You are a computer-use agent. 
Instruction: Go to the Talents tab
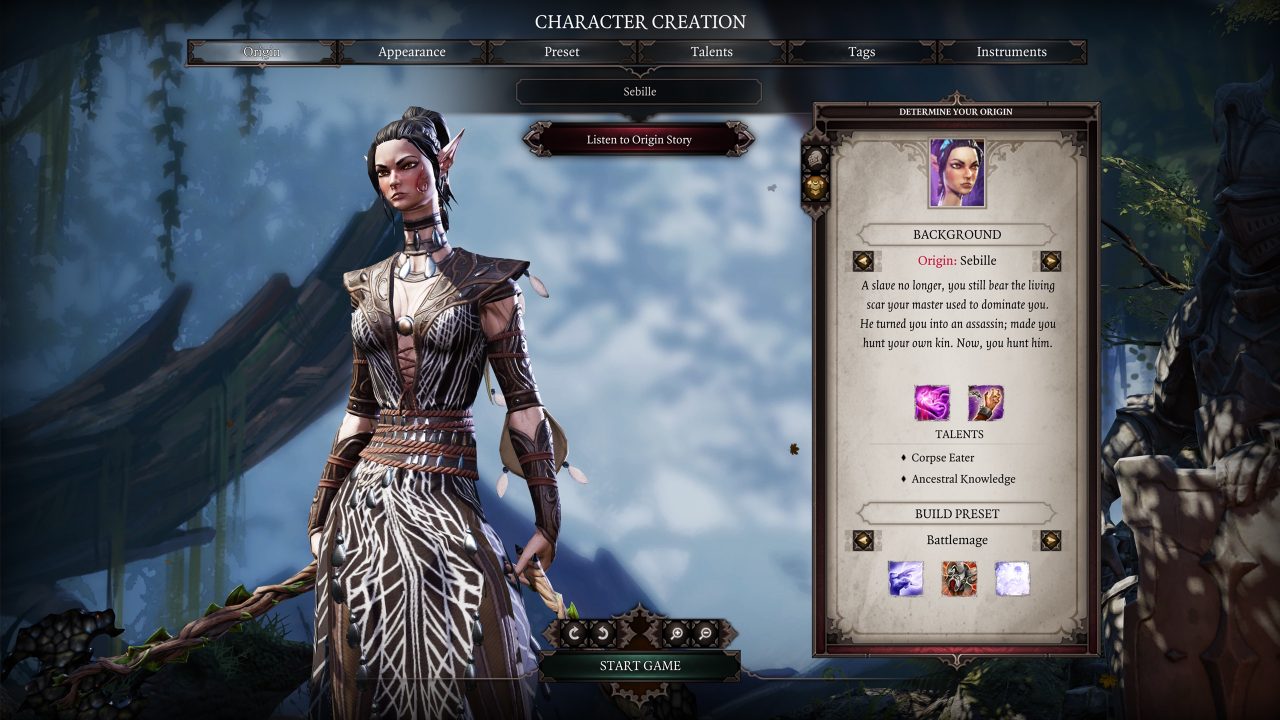click(x=712, y=52)
